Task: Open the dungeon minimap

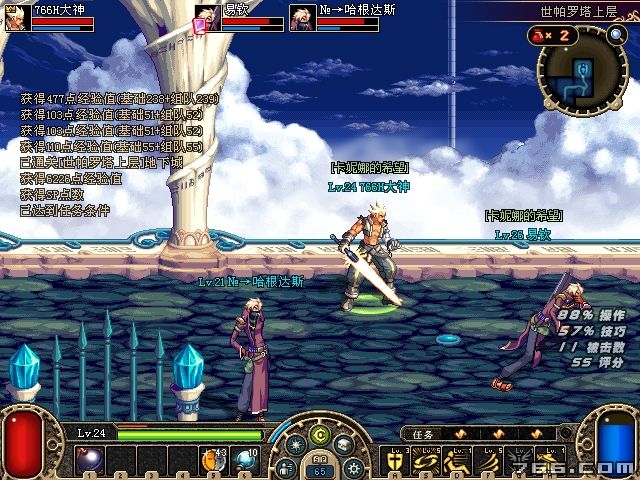Action: tap(580, 72)
